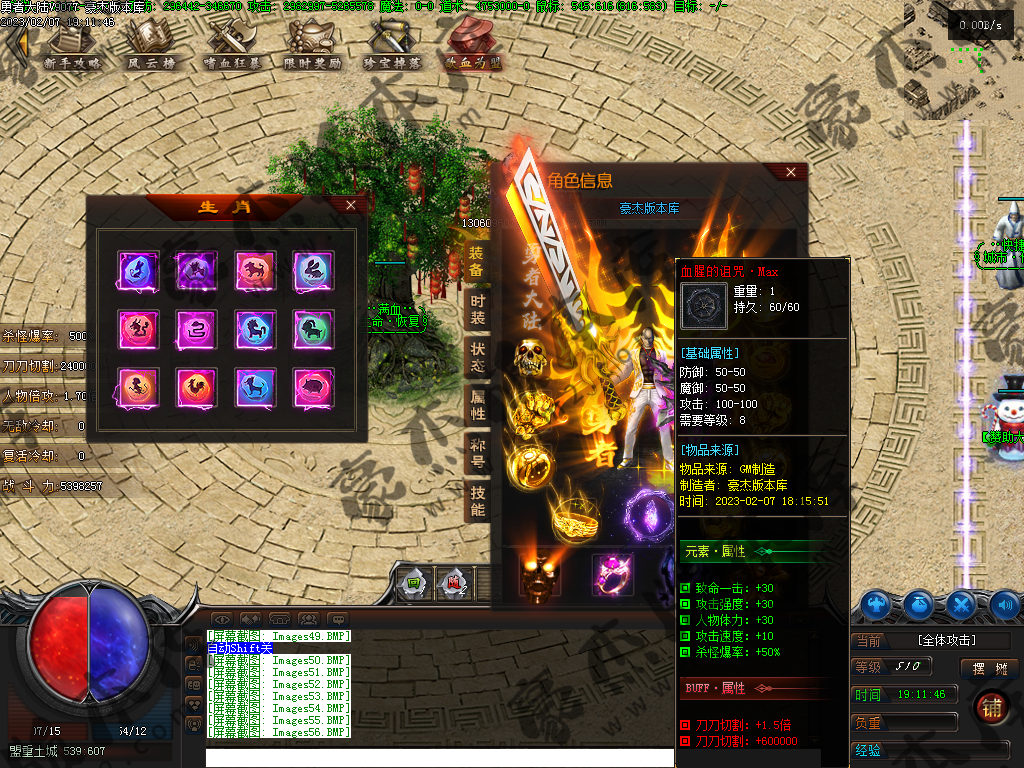This screenshot has height=768, width=1024.
Task: Open the 风云榜 ranking board
Action: click(152, 45)
